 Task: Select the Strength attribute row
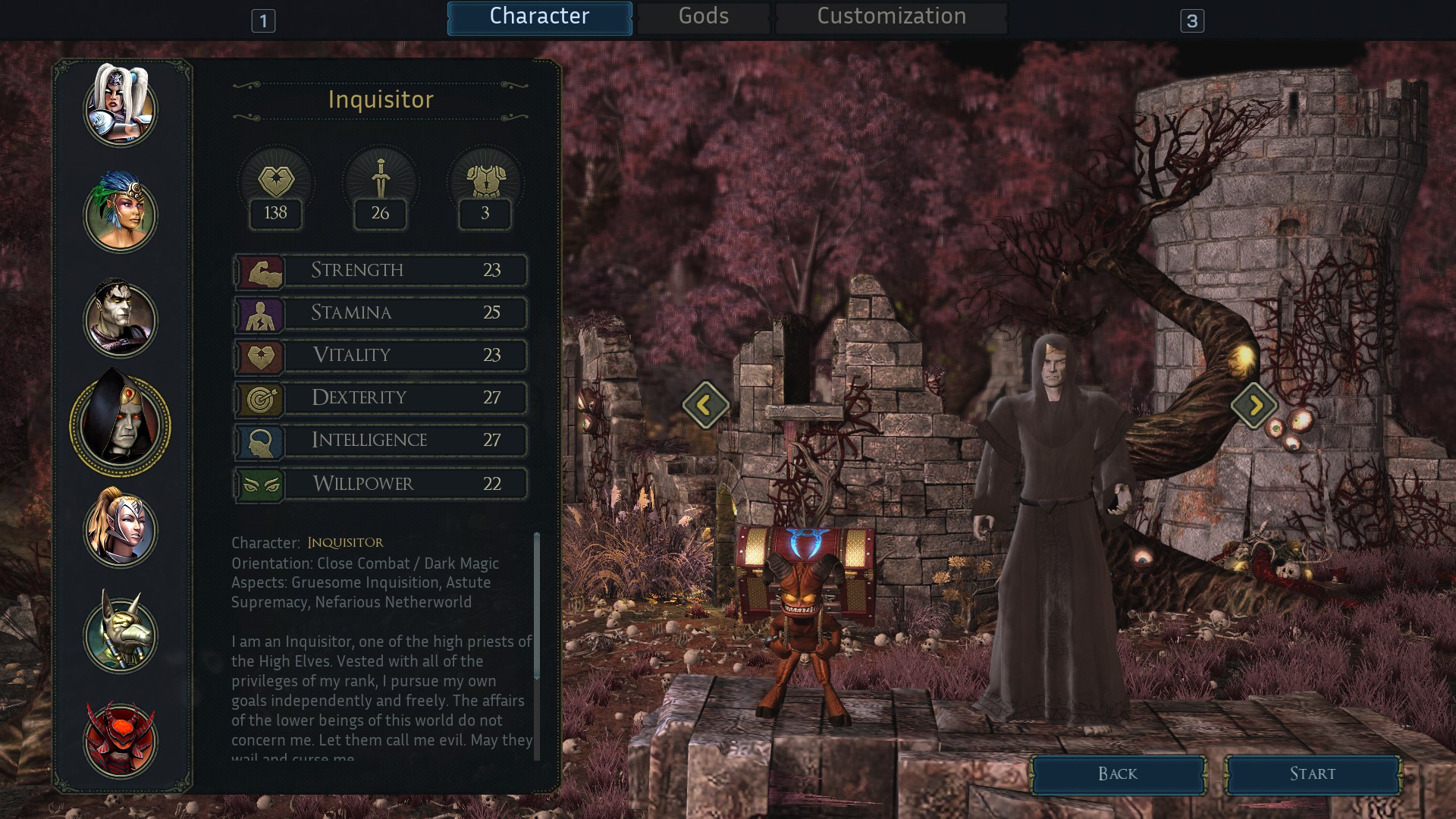point(380,271)
